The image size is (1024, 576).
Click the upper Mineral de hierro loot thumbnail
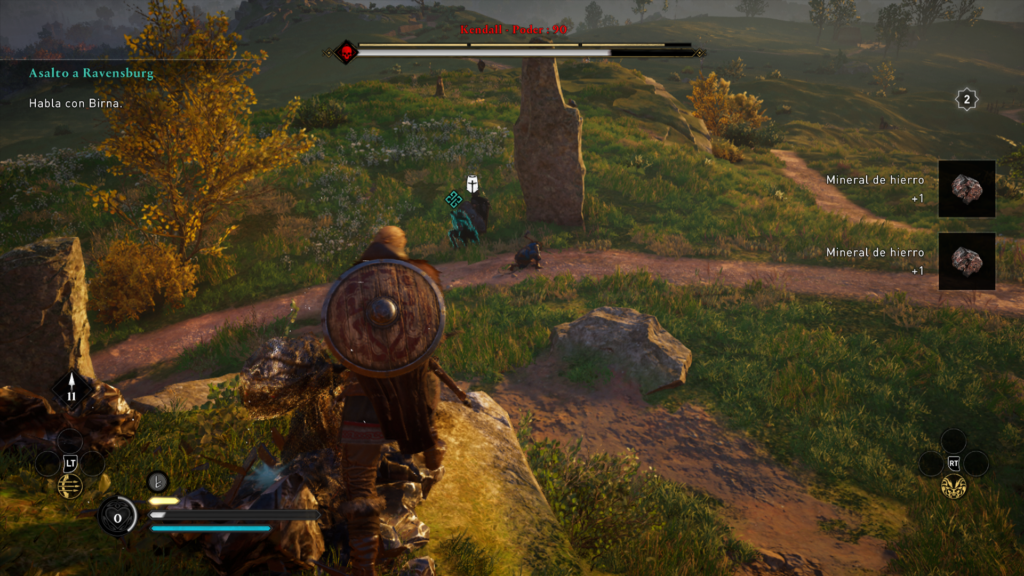[x=966, y=189]
